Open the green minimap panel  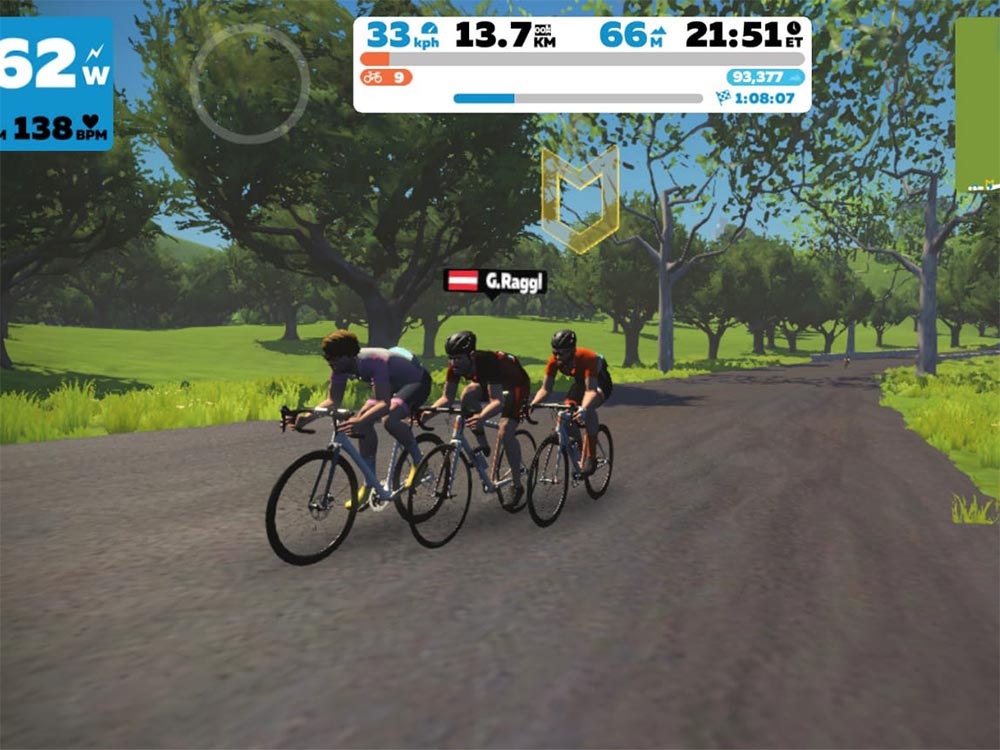(x=977, y=104)
